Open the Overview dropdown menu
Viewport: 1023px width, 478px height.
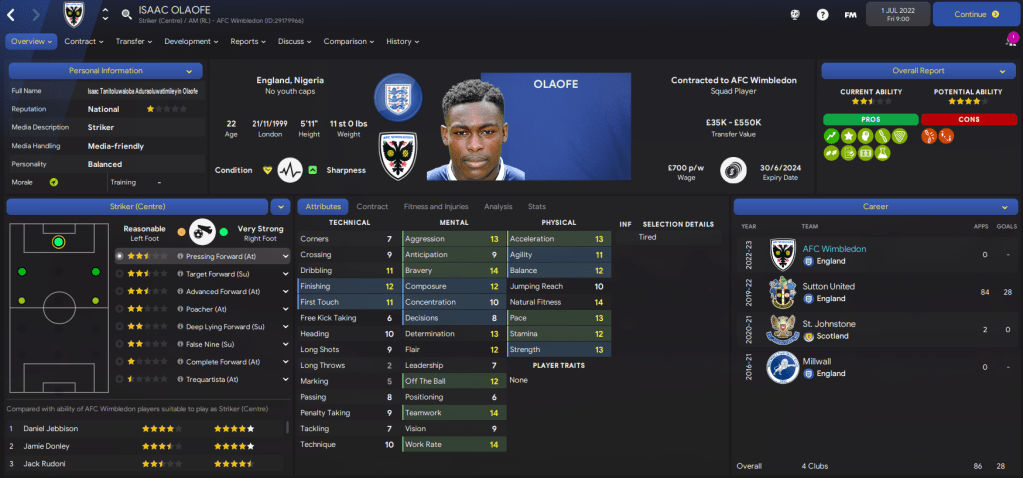(x=31, y=42)
